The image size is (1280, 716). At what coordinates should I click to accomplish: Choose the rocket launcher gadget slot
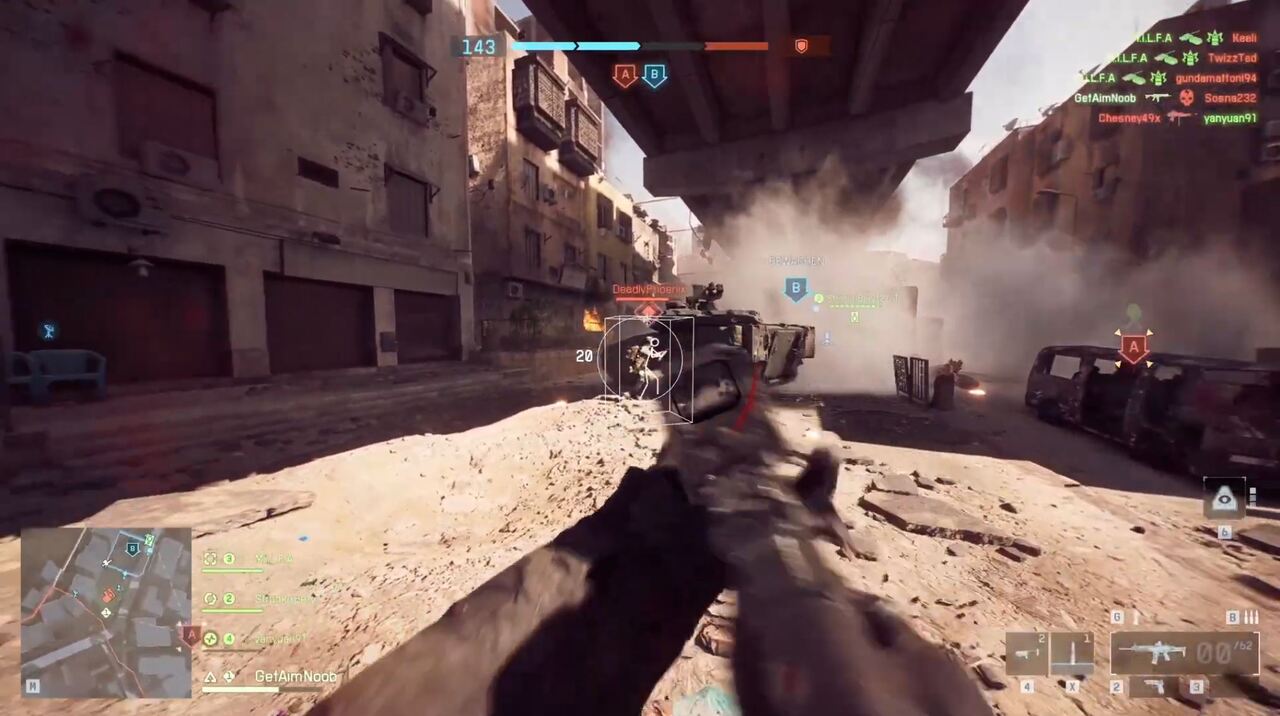(1027, 653)
